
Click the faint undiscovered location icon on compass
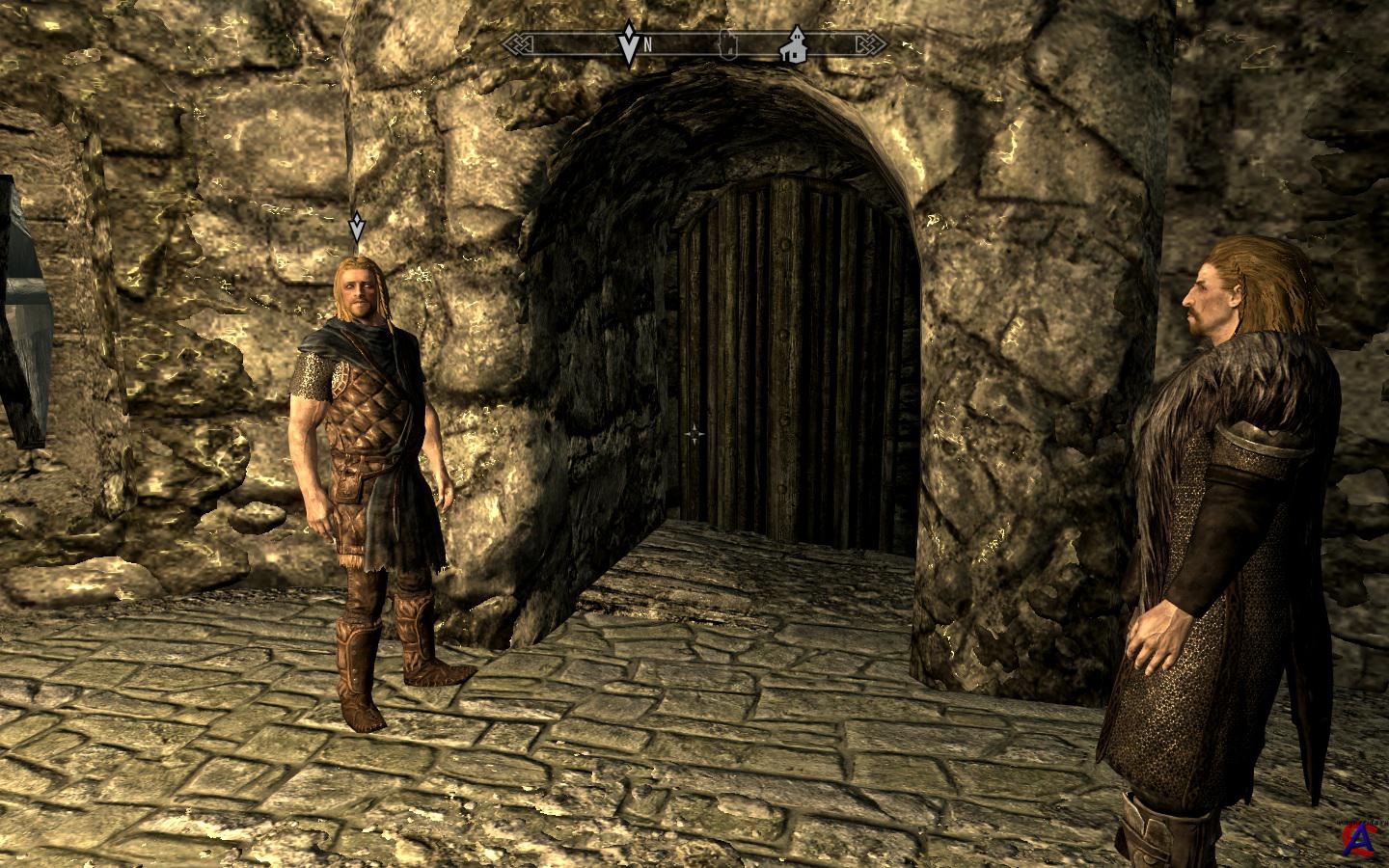click(x=729, y=43)
